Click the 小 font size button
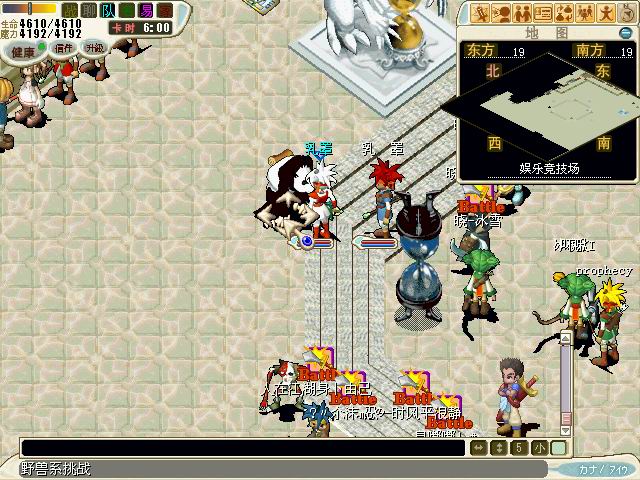640x480 pixels. coord(539,447)
